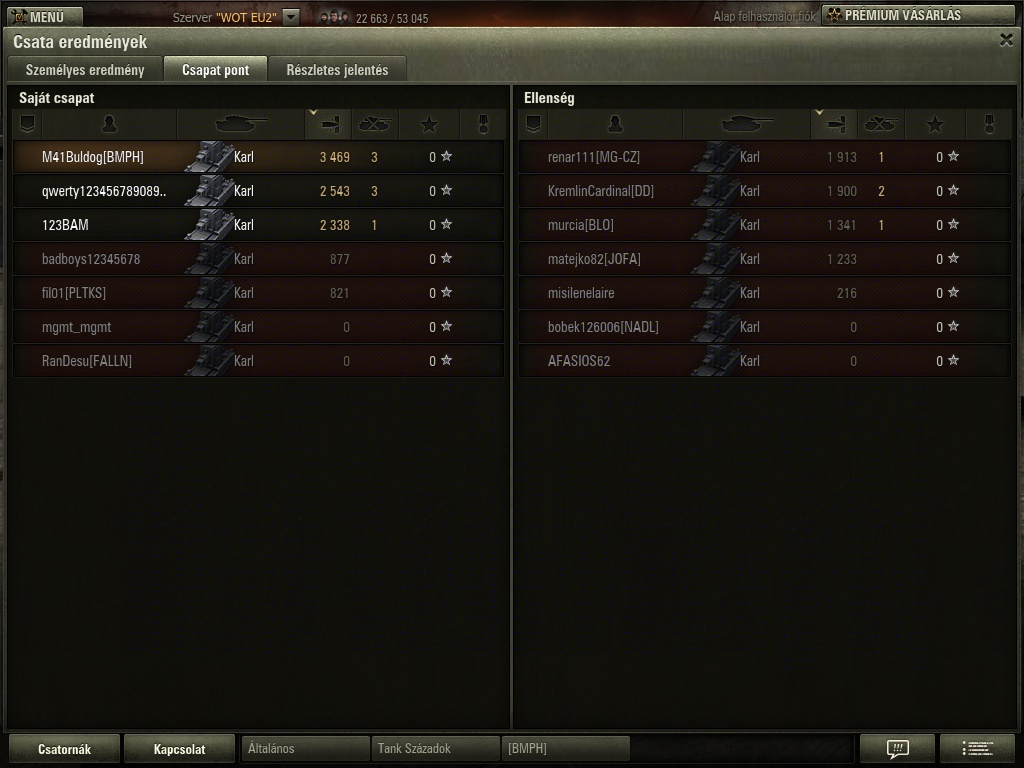Select the [BMPH] clan chat channel
Image resolution: width=1024 pixels, height=768 pixels.
[x=566, y=749]
